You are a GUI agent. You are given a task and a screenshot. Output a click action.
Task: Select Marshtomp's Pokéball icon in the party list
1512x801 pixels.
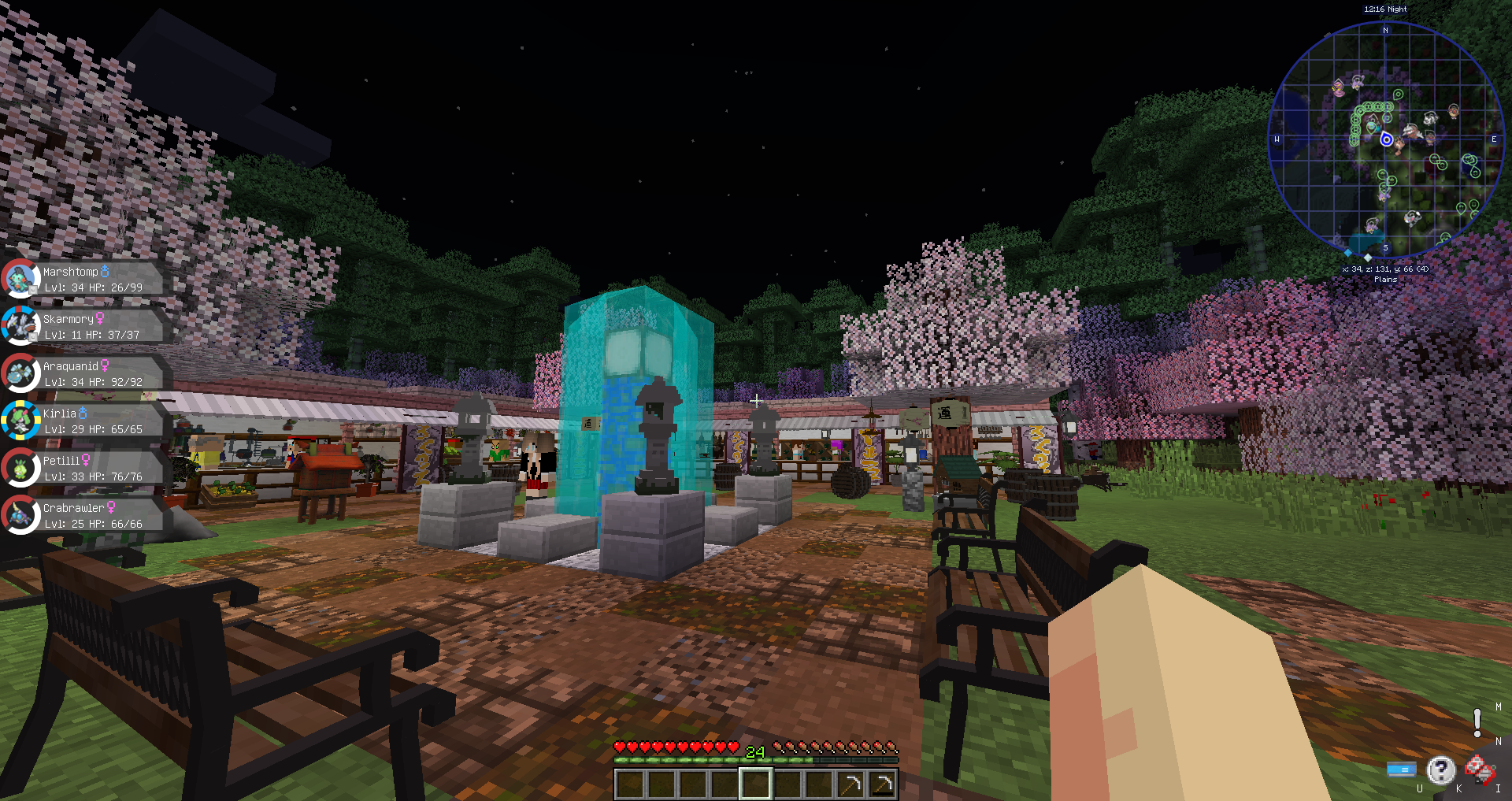pyautogui.click(x=19, y=280)
